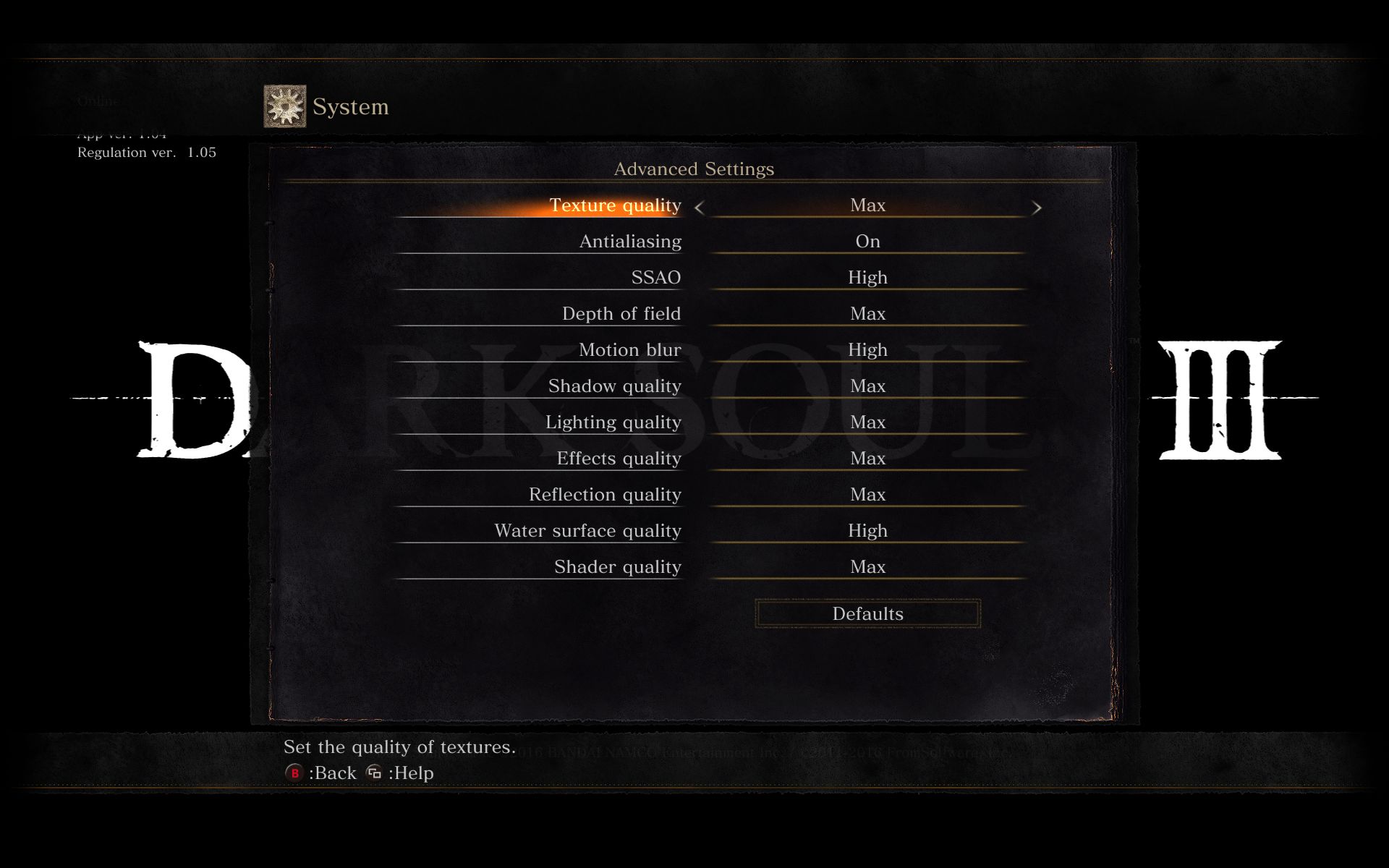Image resolution: width=1389 pixels, height=868 pixels.
Task: Click the left arrow for Texture quality
Action: click(699, 208)
